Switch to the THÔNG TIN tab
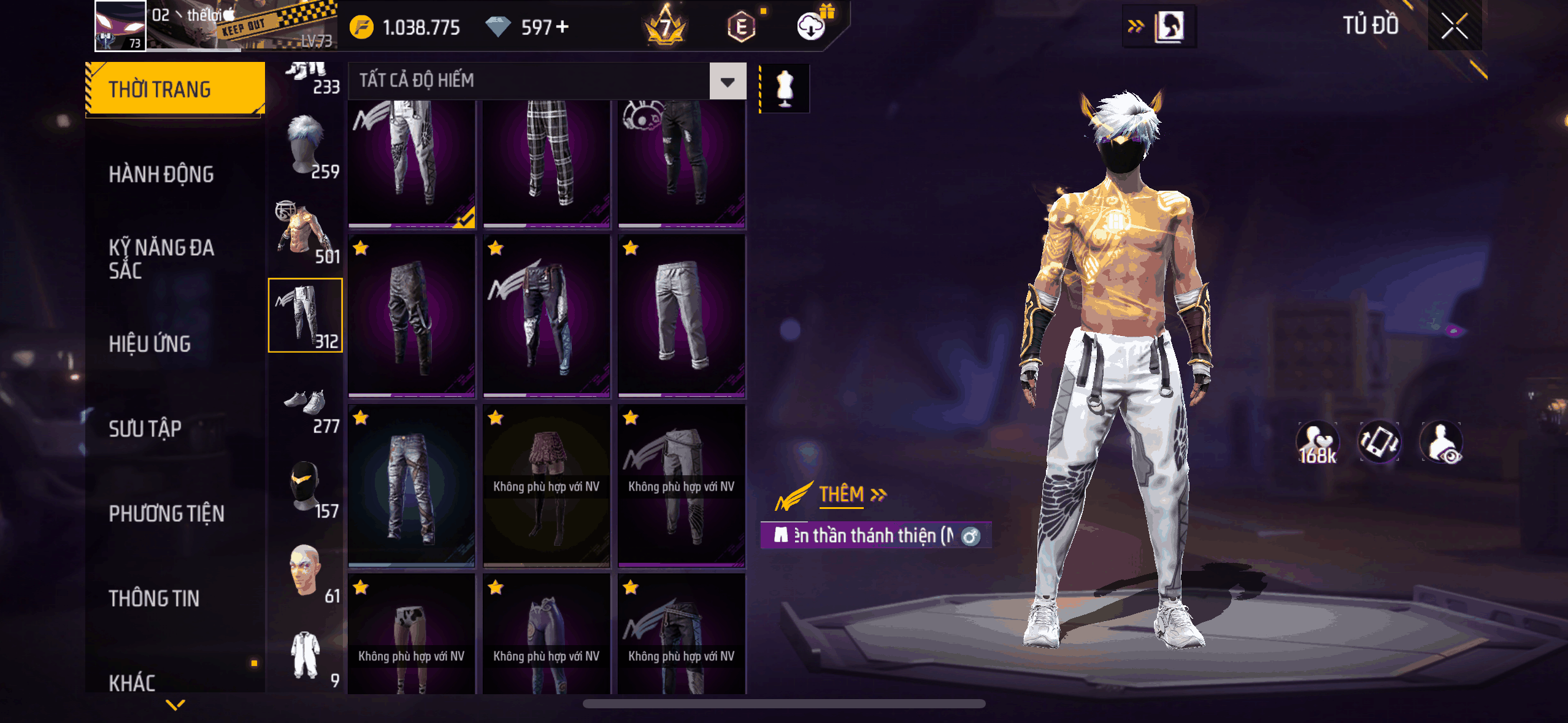This screenshot has width=1568, height=723. tap(154, 598)
